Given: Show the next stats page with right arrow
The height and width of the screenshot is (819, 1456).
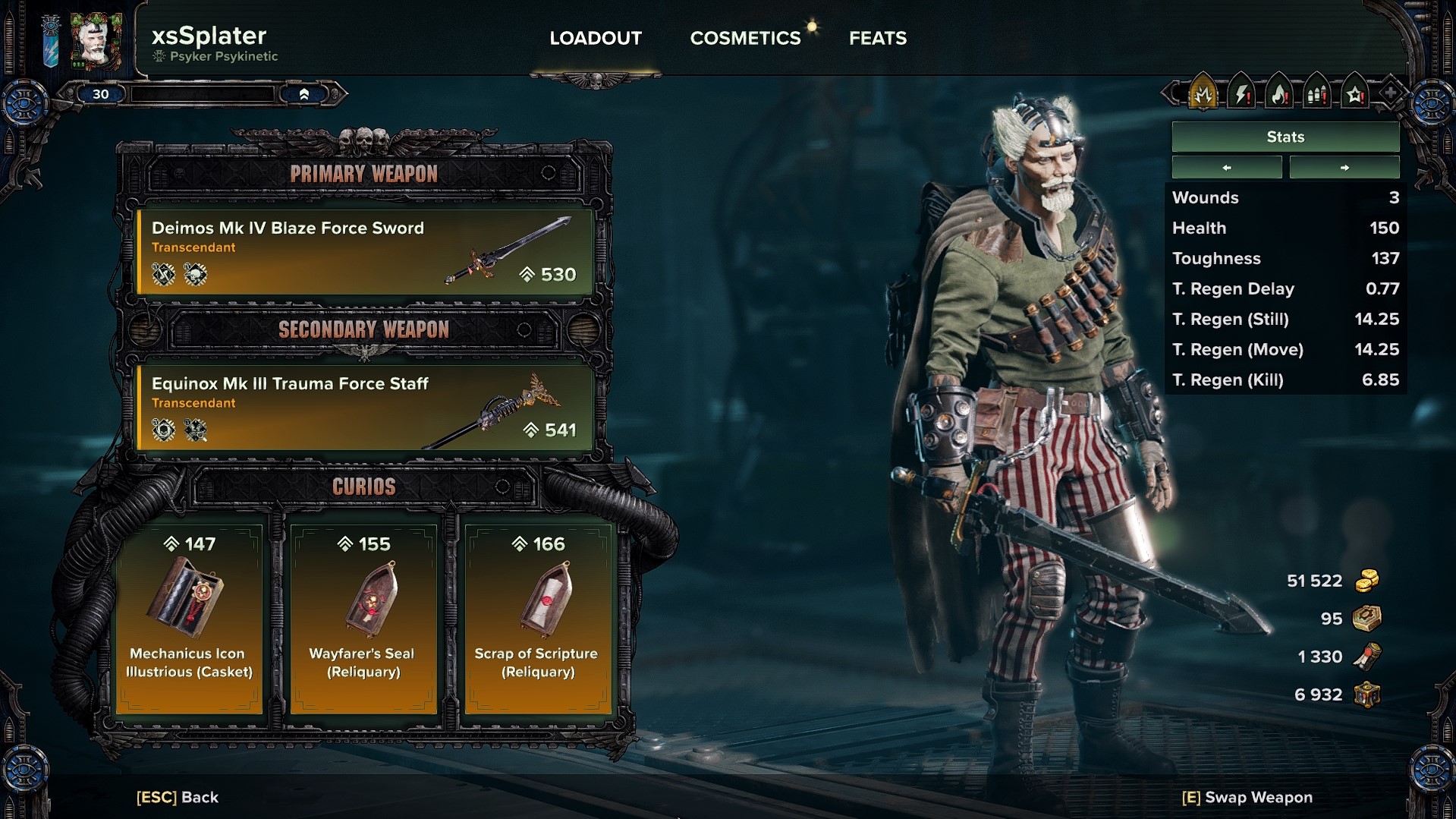Looking at the screenshot, I should [1344, 167].
